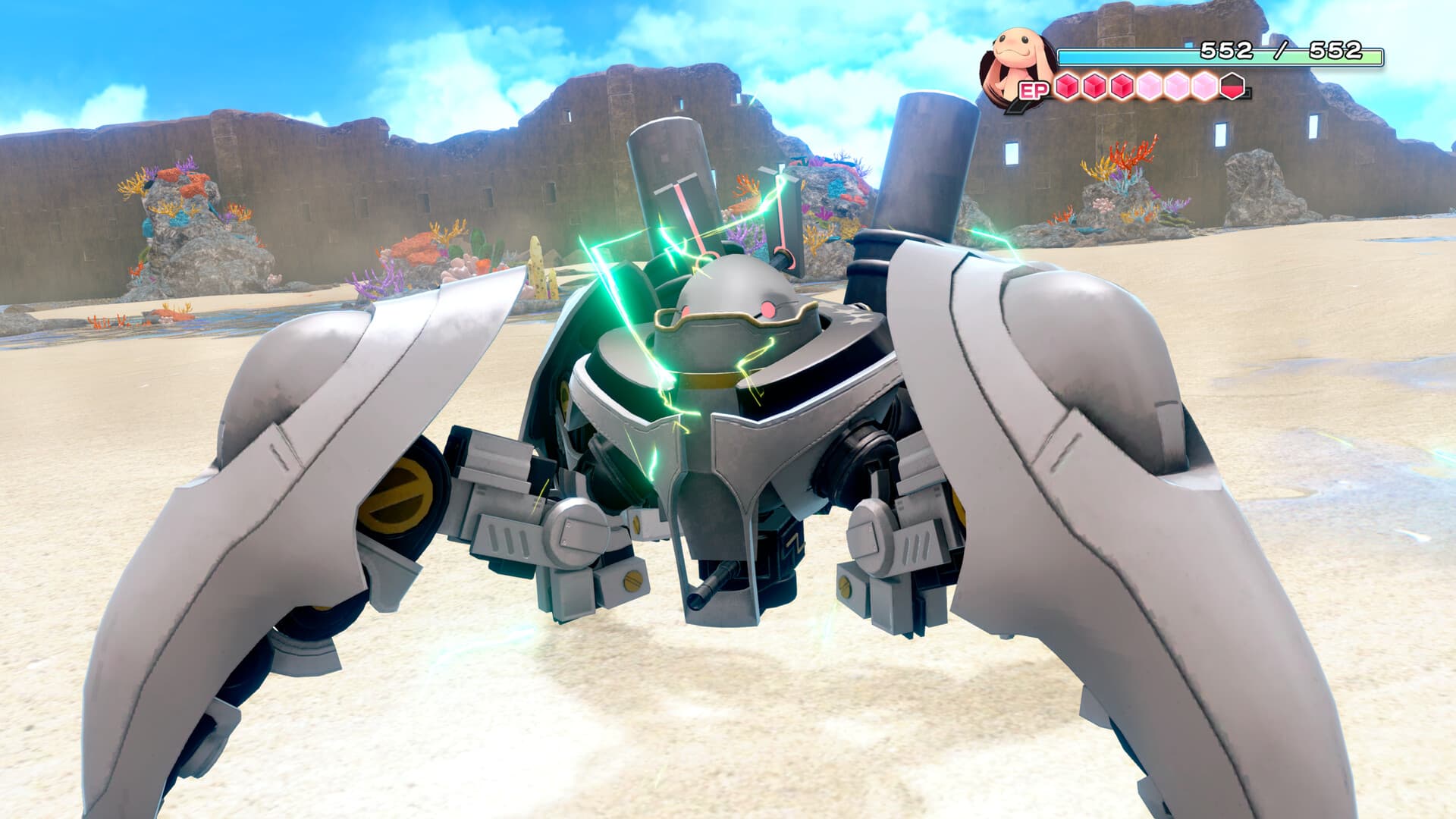This screenshot has height=819, width=1456.
Task: Click the last pale pink EP gem
Action: tap(1203, 87)
